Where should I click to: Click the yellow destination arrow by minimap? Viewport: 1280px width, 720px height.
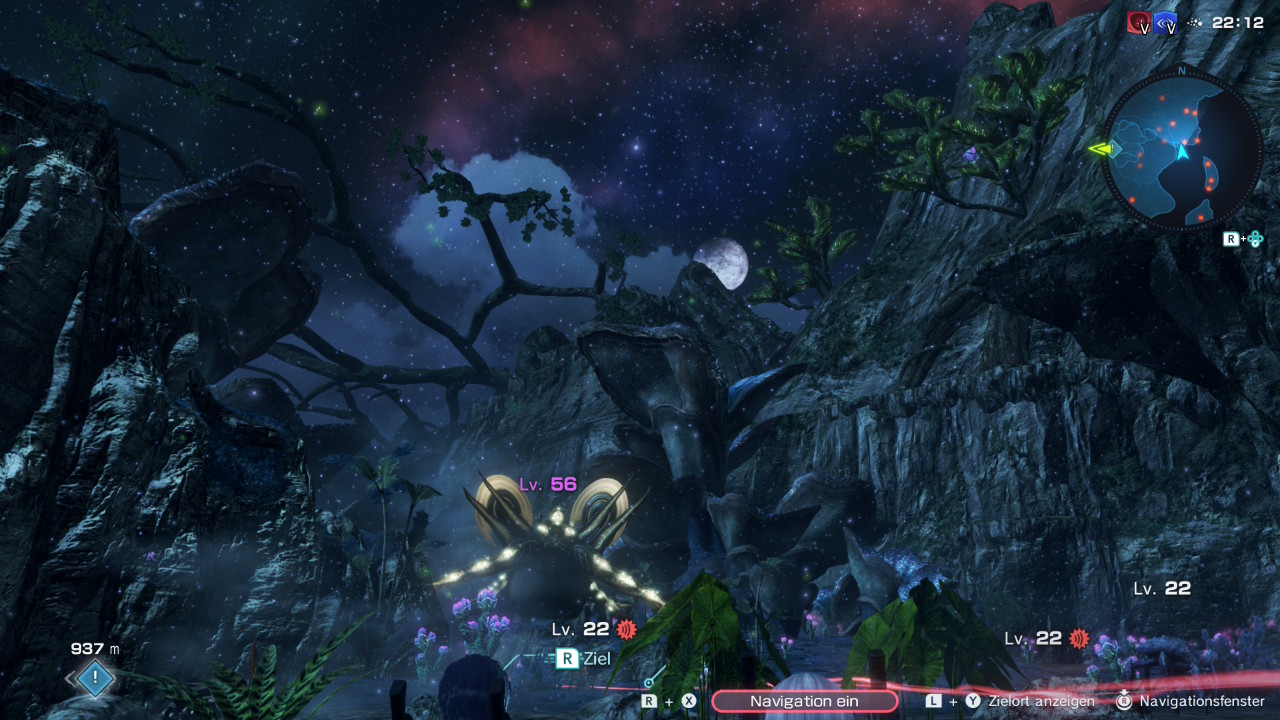coord(1101,149)
